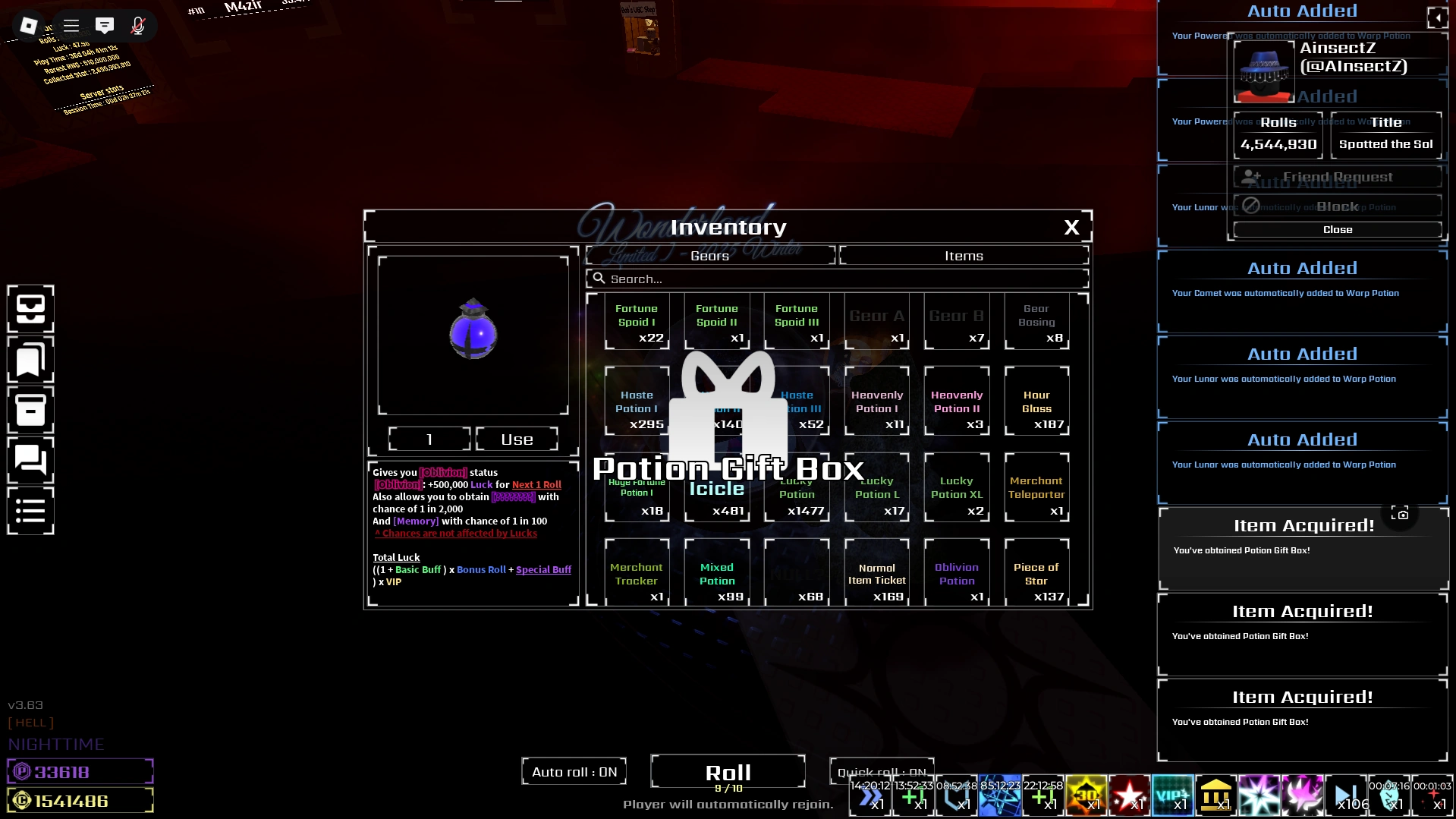This screenshot has height=819, width=1456.
Task: Switch to the Items tab
Action: (962, 255)
